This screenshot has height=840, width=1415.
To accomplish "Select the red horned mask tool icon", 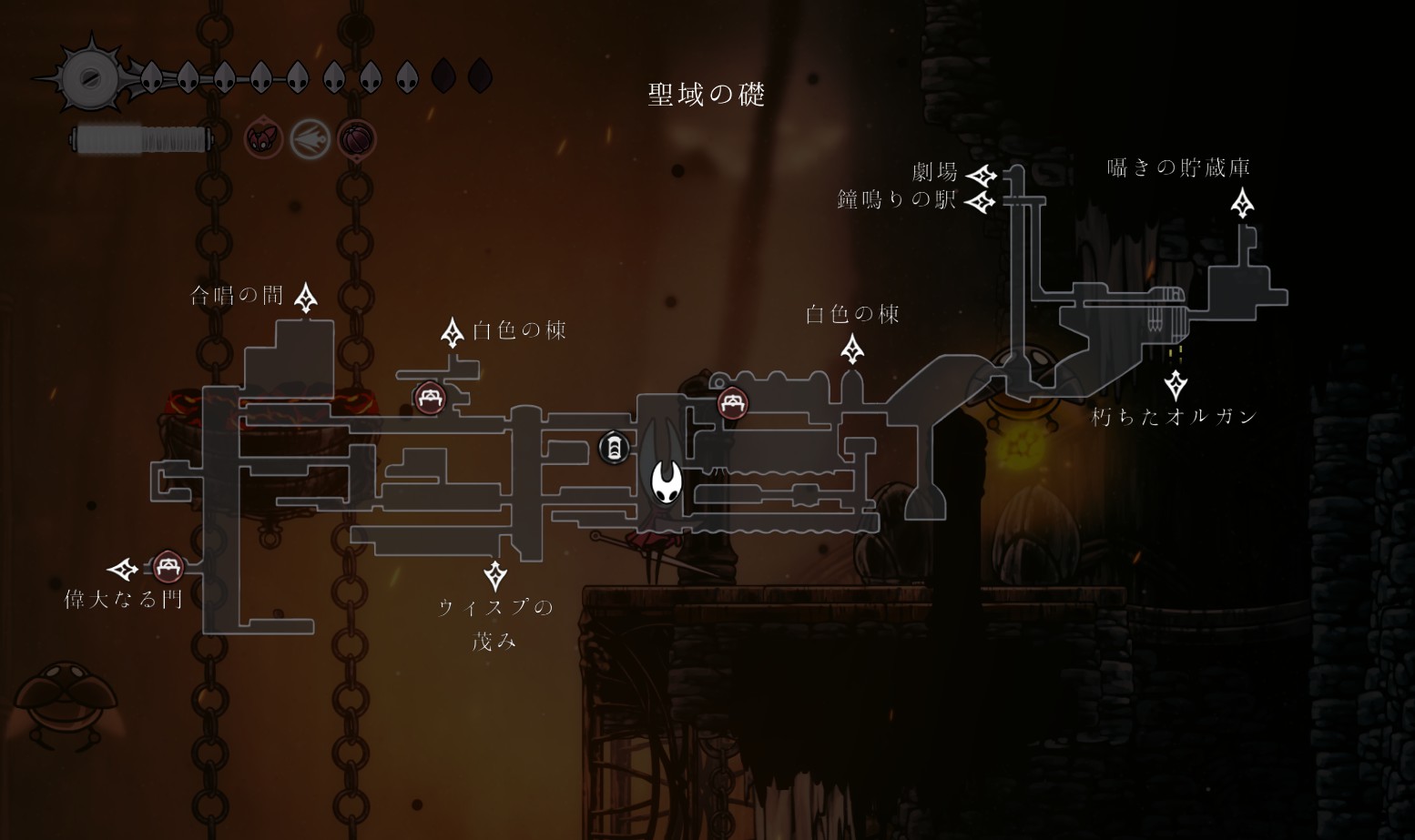I will (263, 139).
